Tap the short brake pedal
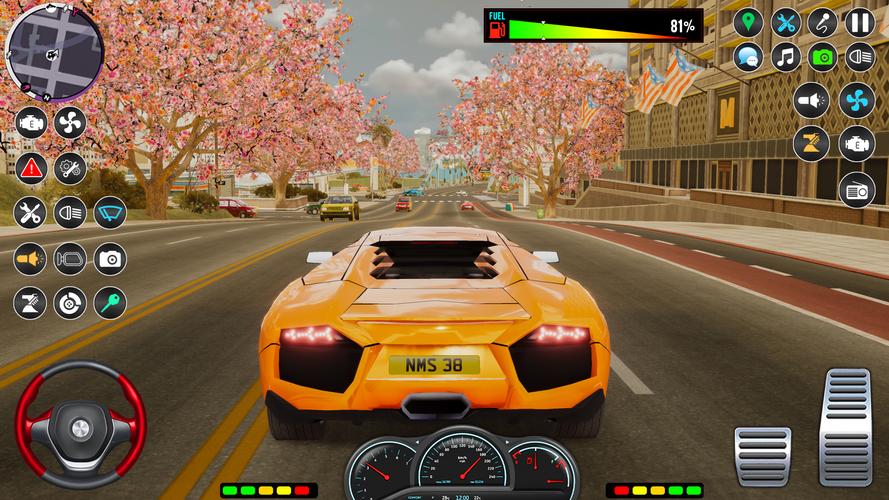The height and width of the screenshot is (500, 889). [x=762, y=455]
